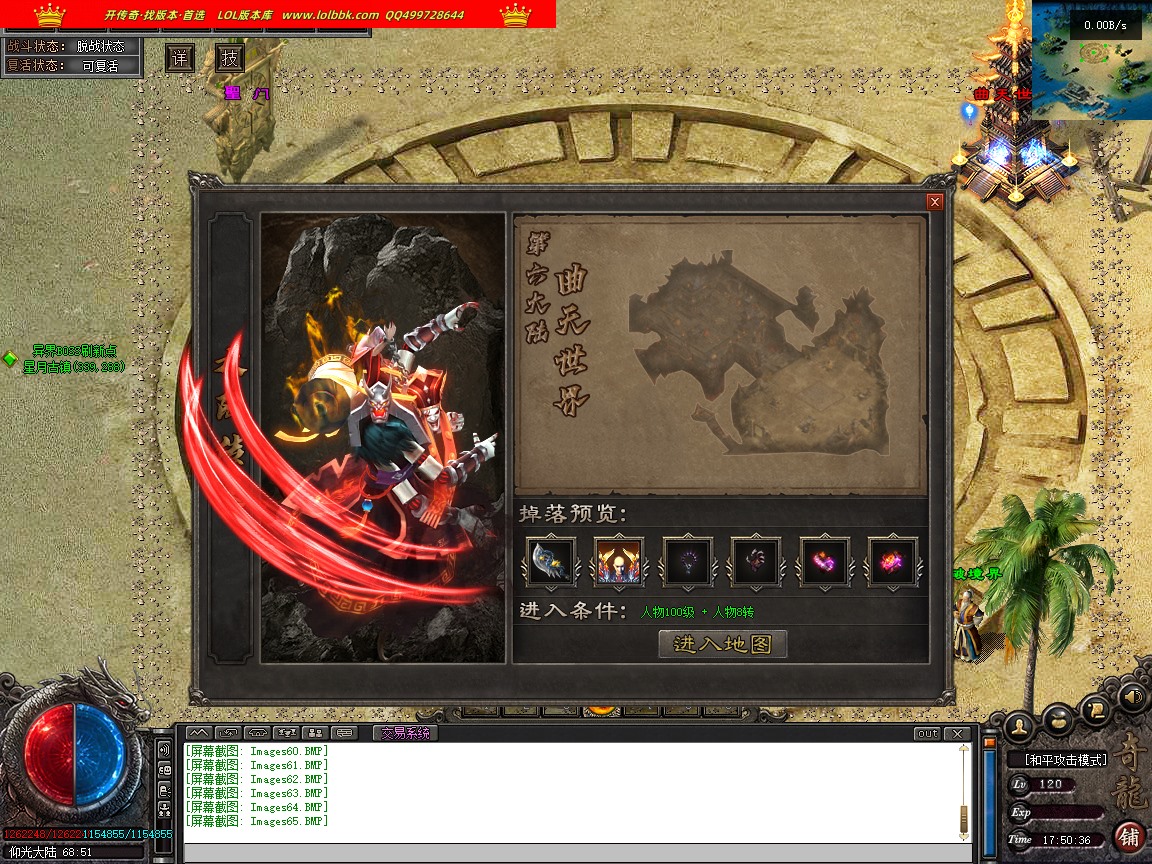This screenshot has width=1152, height=864.
Task: Open the 详 details button
Action: 179,58
